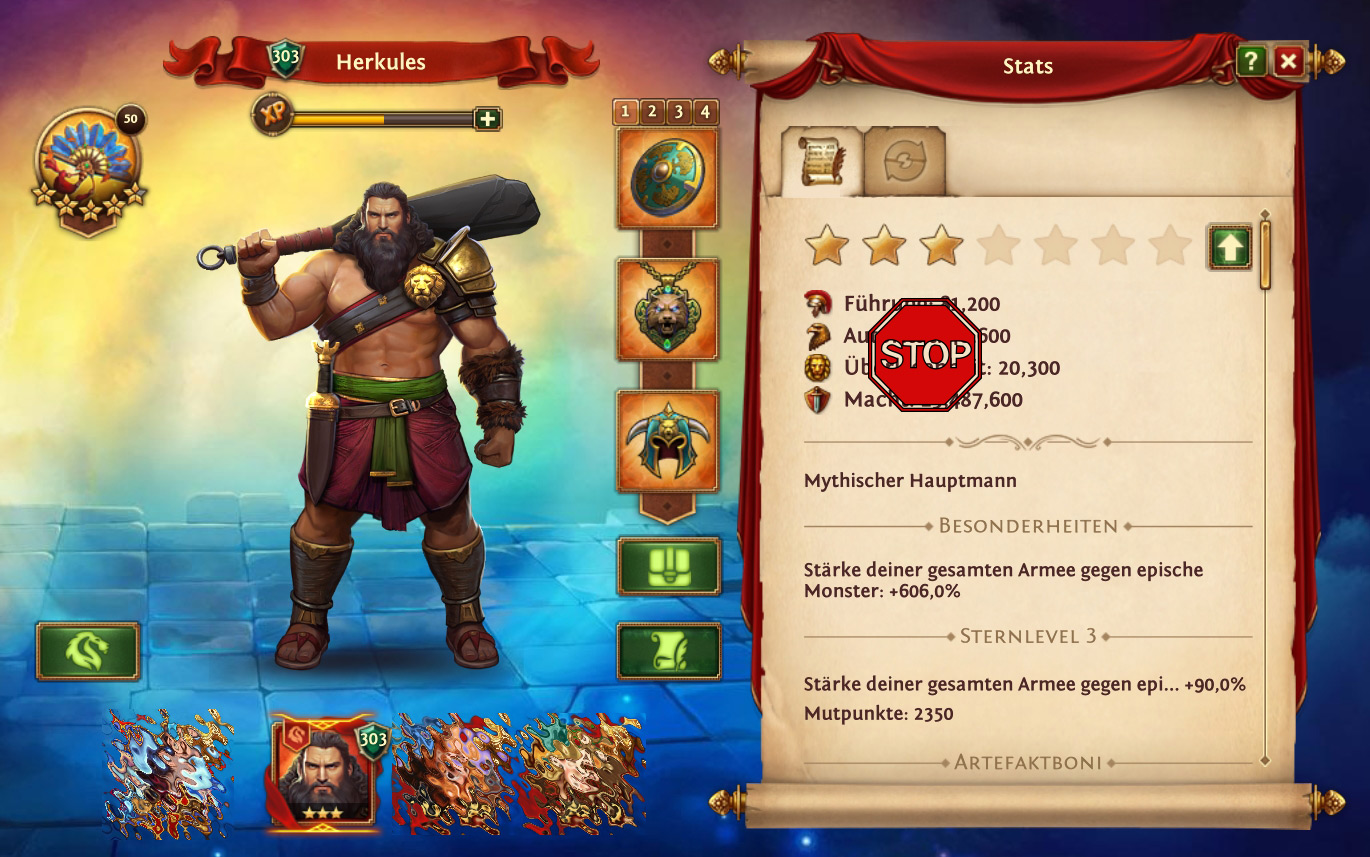Viewport: 1370px width, 857px height.
Task: Upgrade star level with green arrow
Action: [x=1230, y=247]
